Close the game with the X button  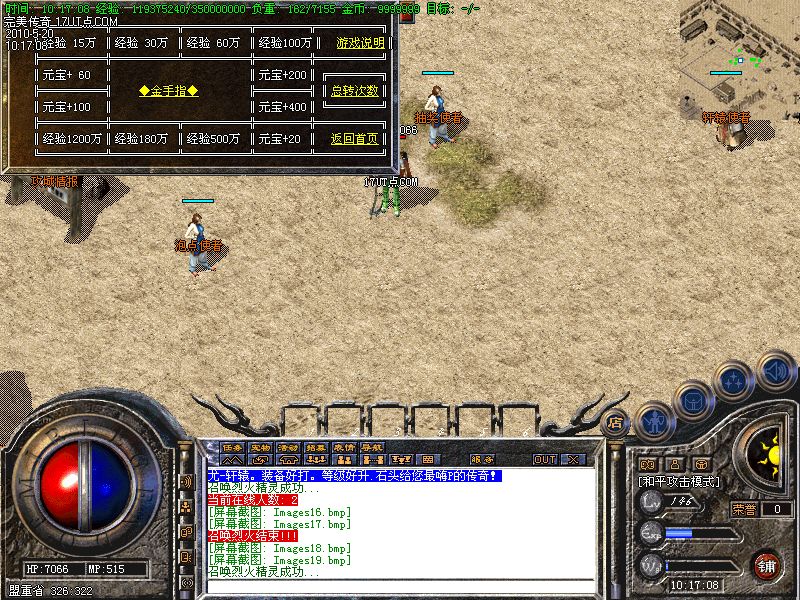(x=573, y=460)
